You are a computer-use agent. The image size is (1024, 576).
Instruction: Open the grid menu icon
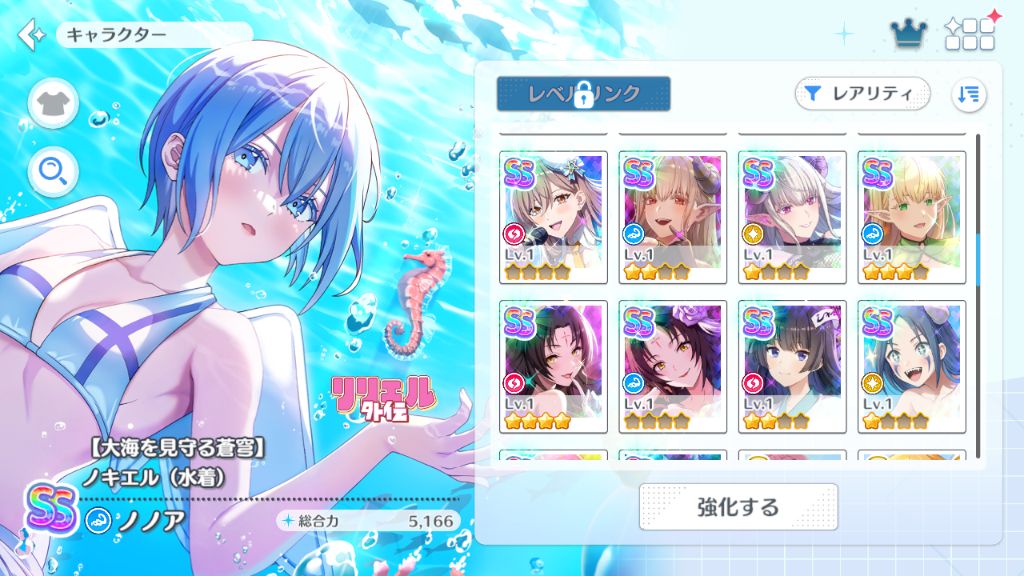(x=970, y=34)
